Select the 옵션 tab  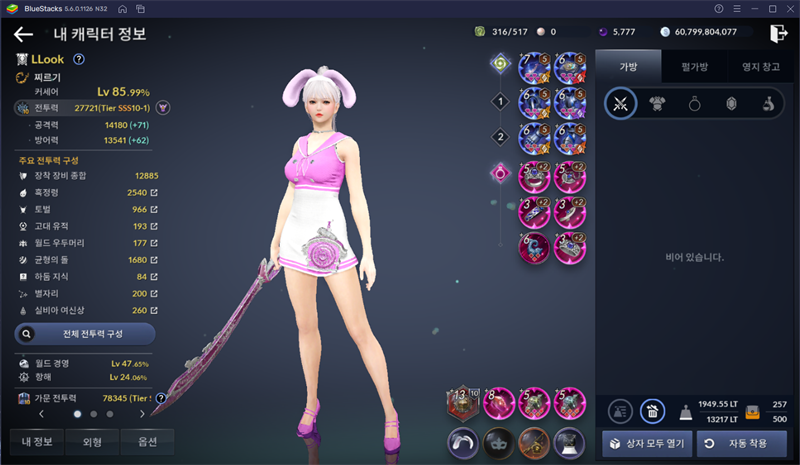click(146, 441)
